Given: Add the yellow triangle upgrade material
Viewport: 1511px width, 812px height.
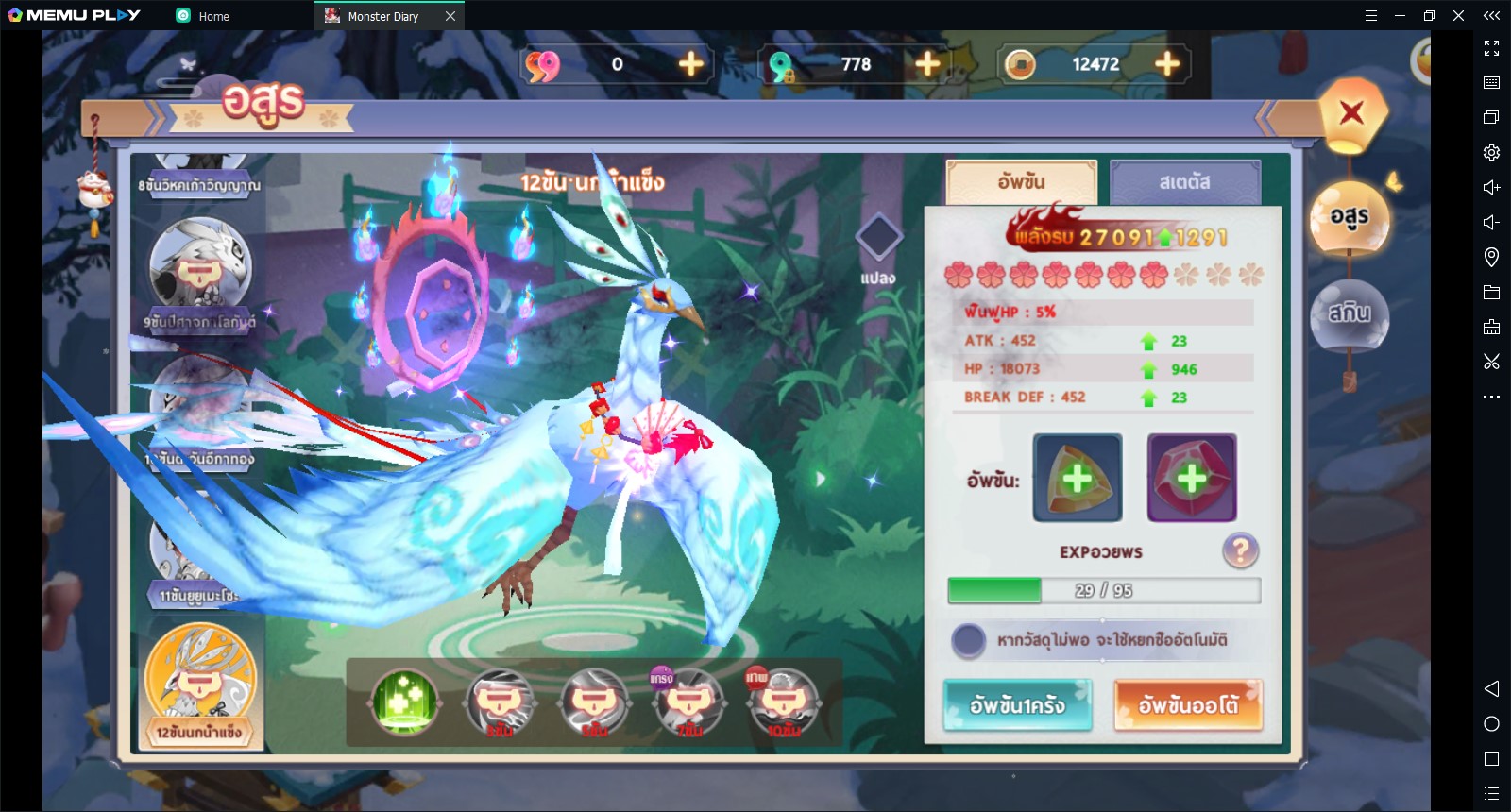Looking at the screenshot, I should (1078, 478).
